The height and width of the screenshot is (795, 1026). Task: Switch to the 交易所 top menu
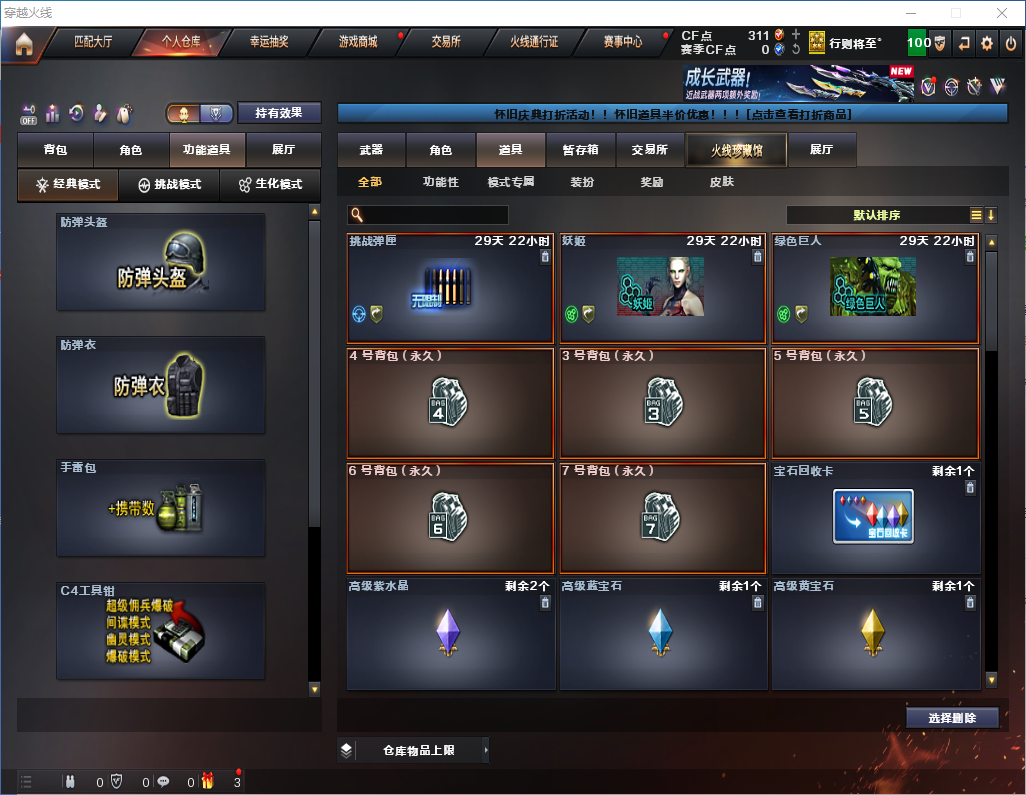pyautogui.click(x=446, y=42)
